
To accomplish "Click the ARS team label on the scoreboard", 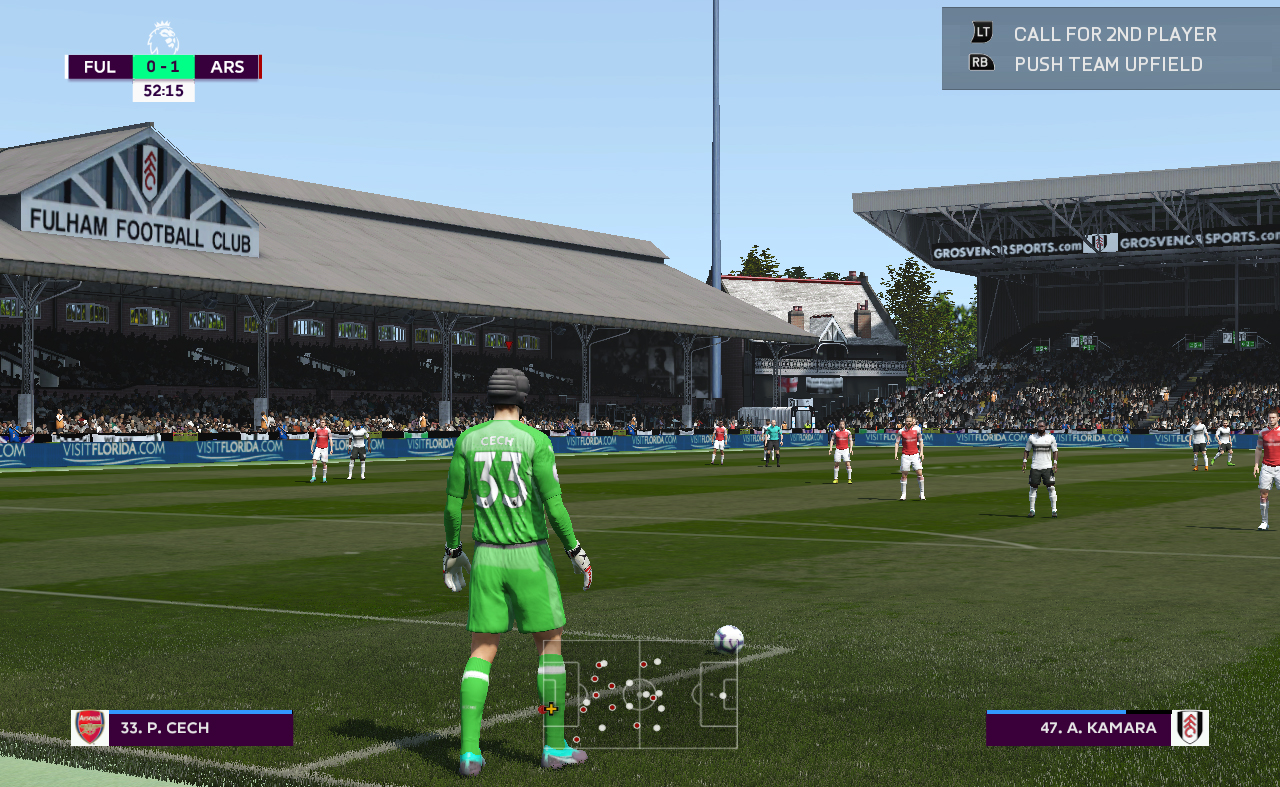I will point(227,67).
